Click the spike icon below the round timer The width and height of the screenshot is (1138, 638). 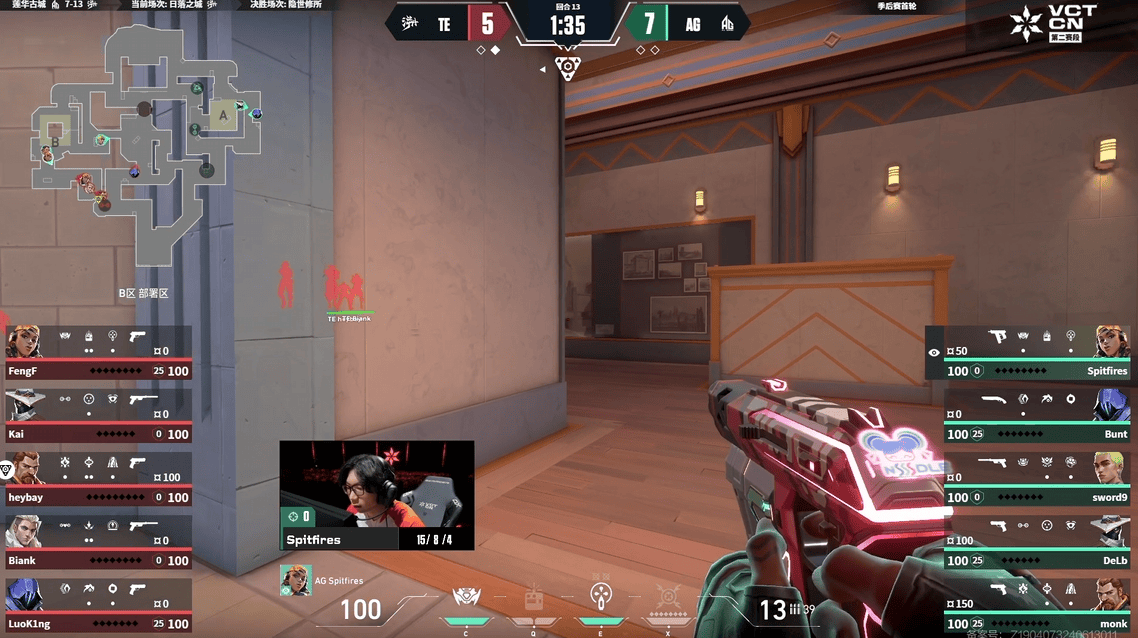(x=567, y=68)
